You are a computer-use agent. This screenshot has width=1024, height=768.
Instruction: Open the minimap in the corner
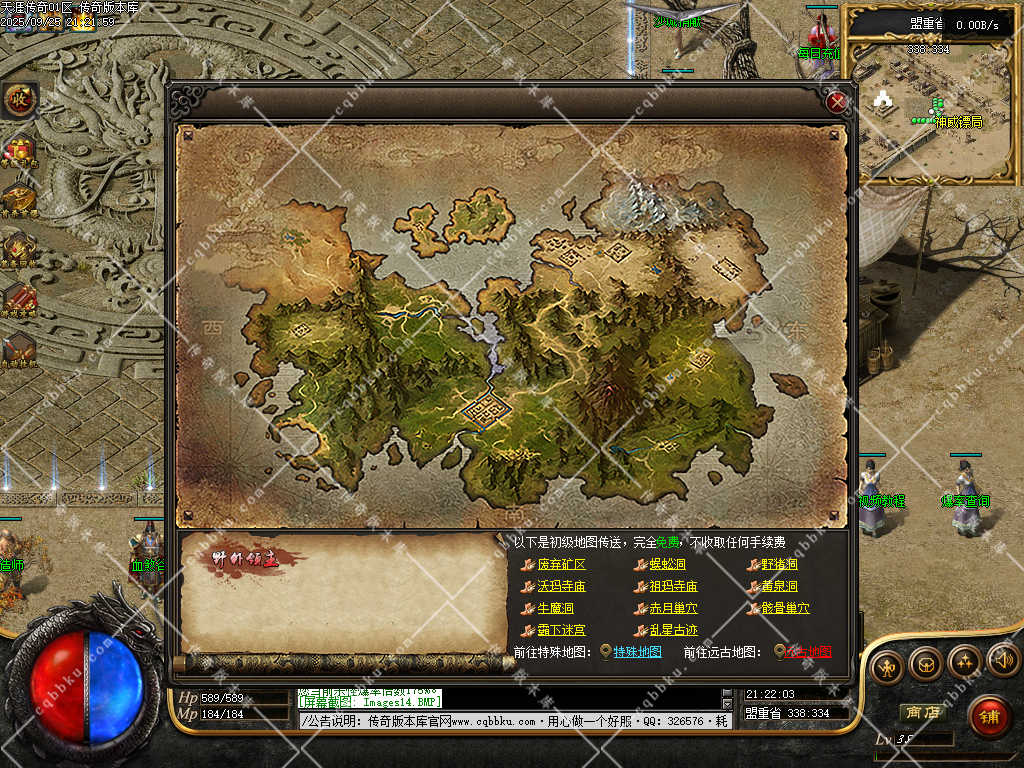[x=930, y=110]
